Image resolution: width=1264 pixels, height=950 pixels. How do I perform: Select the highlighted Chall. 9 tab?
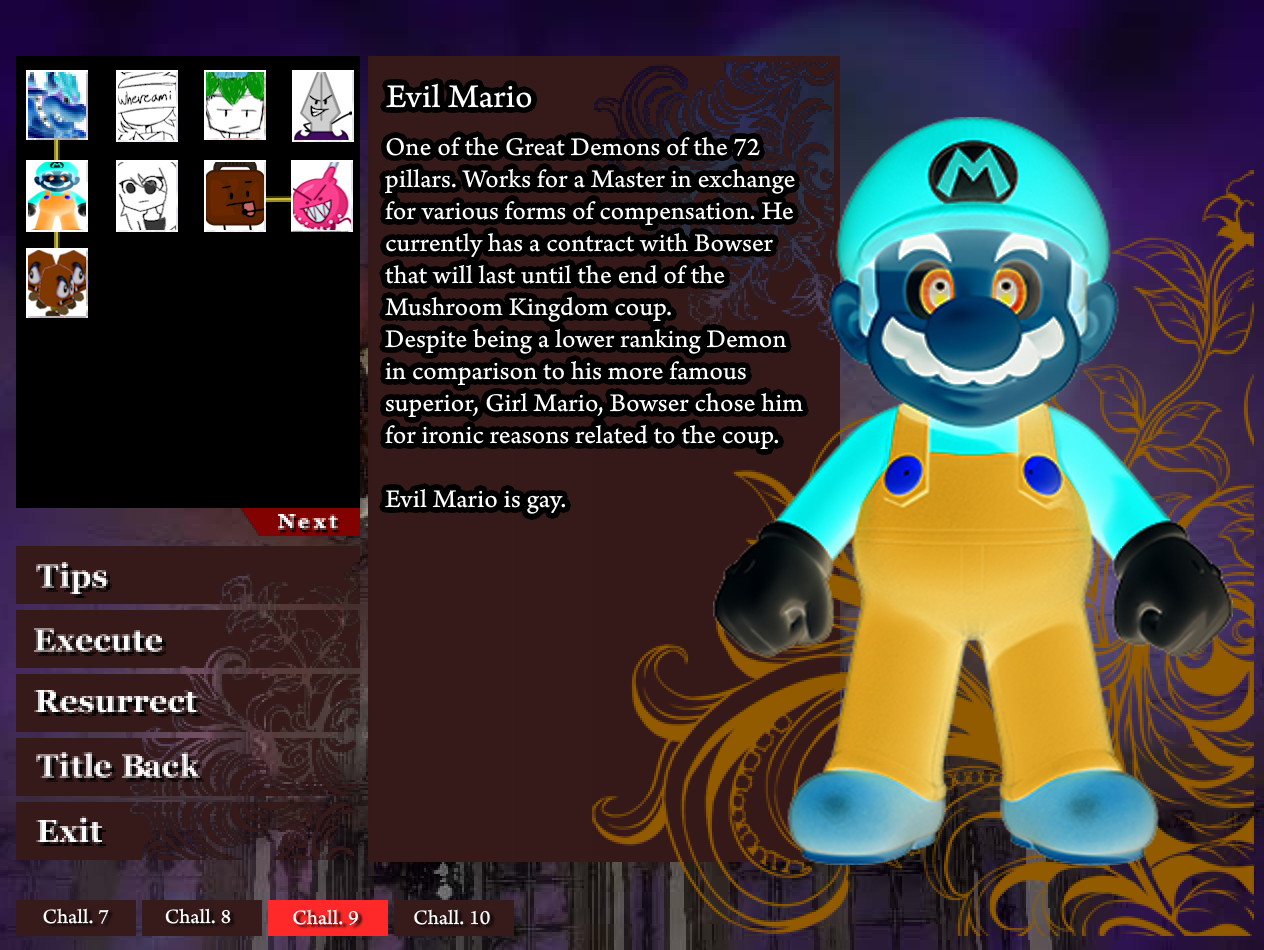[326, 917]
